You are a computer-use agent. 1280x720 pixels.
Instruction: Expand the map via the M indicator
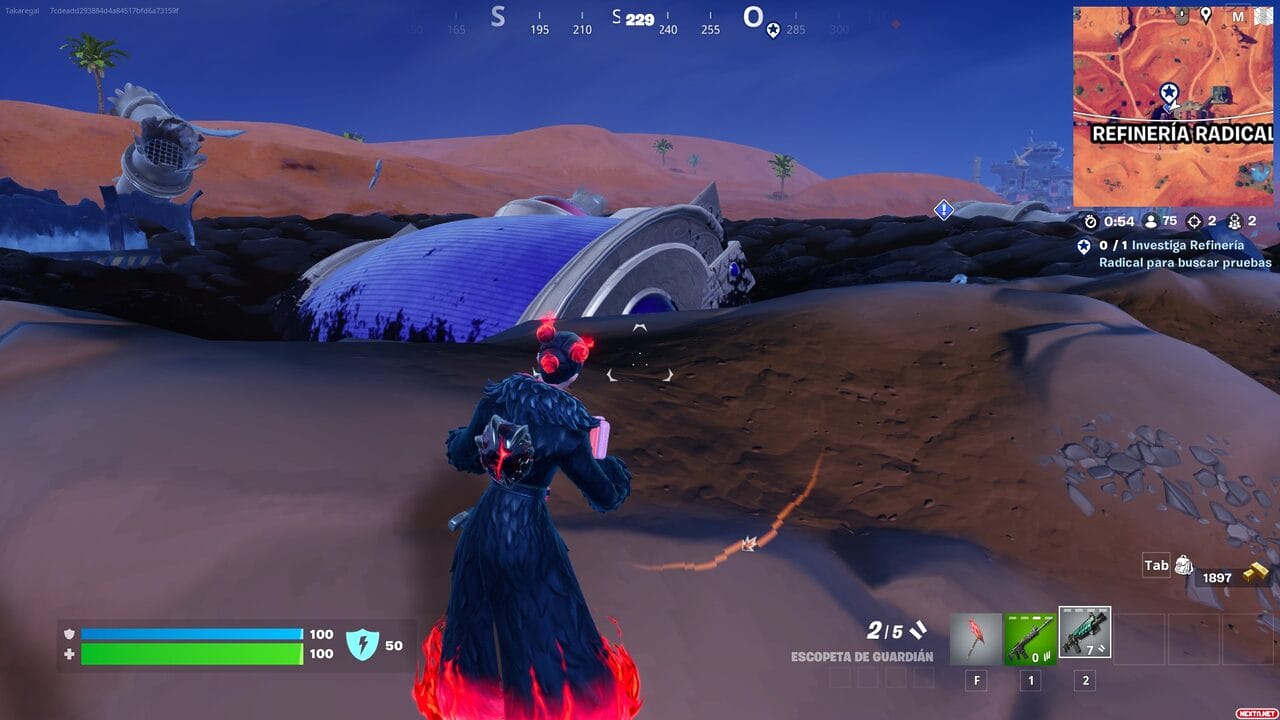[1238, 15]
